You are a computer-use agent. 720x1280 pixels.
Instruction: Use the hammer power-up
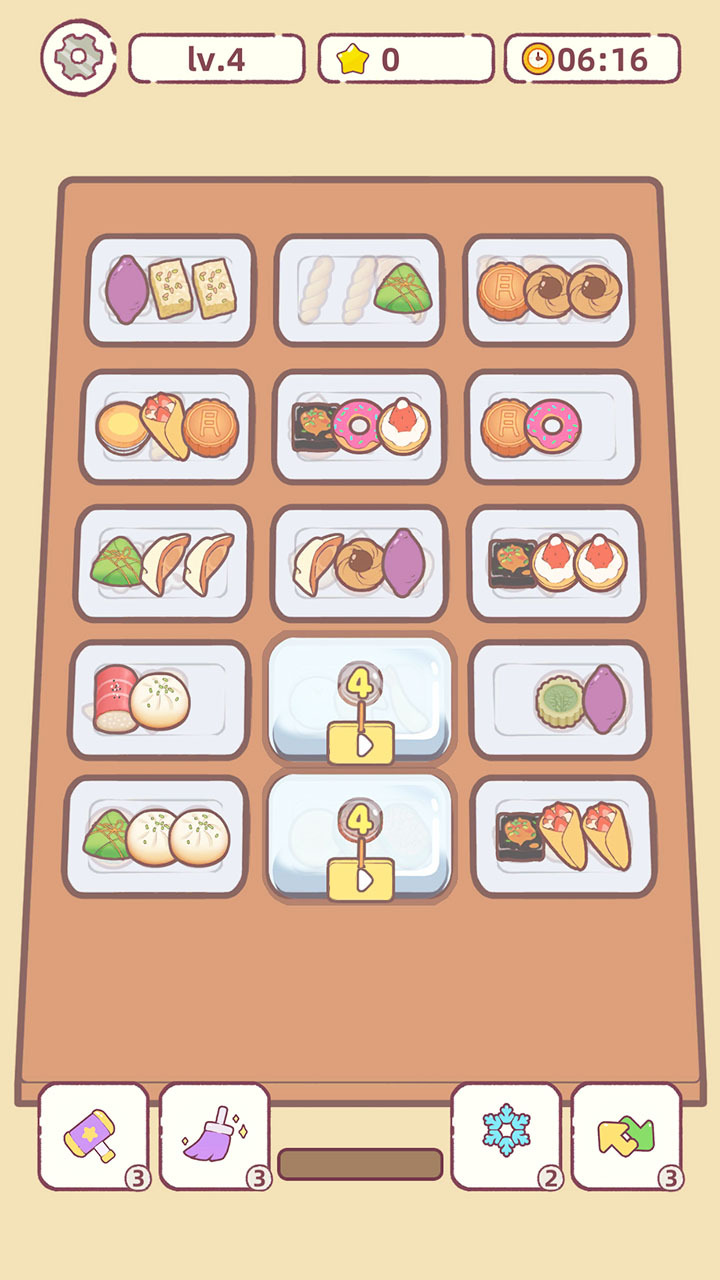tap(93, 1136)
